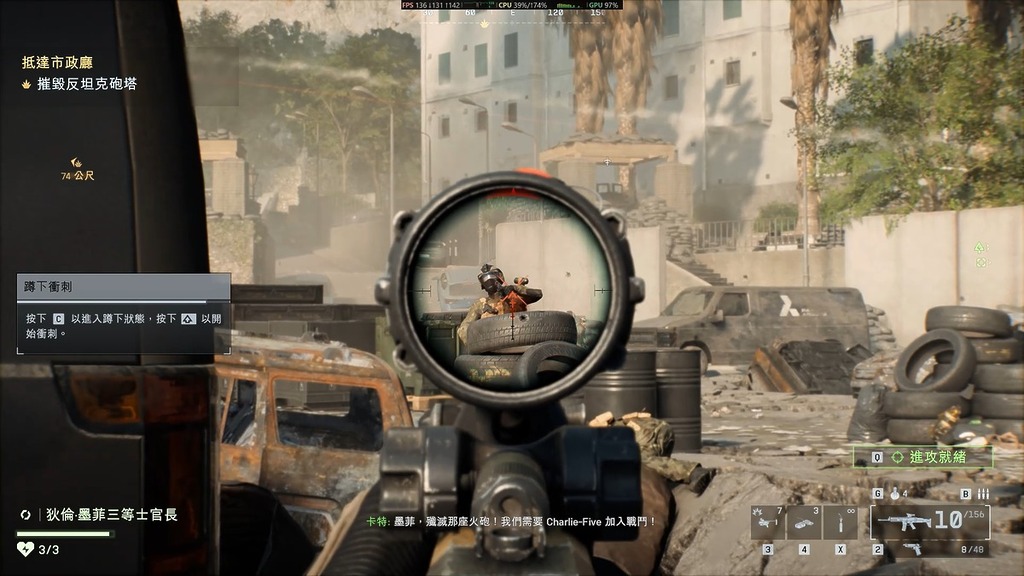Switch to the sidearm pistol slot
The image size is (1024, 576).
[x=912, y=548]
